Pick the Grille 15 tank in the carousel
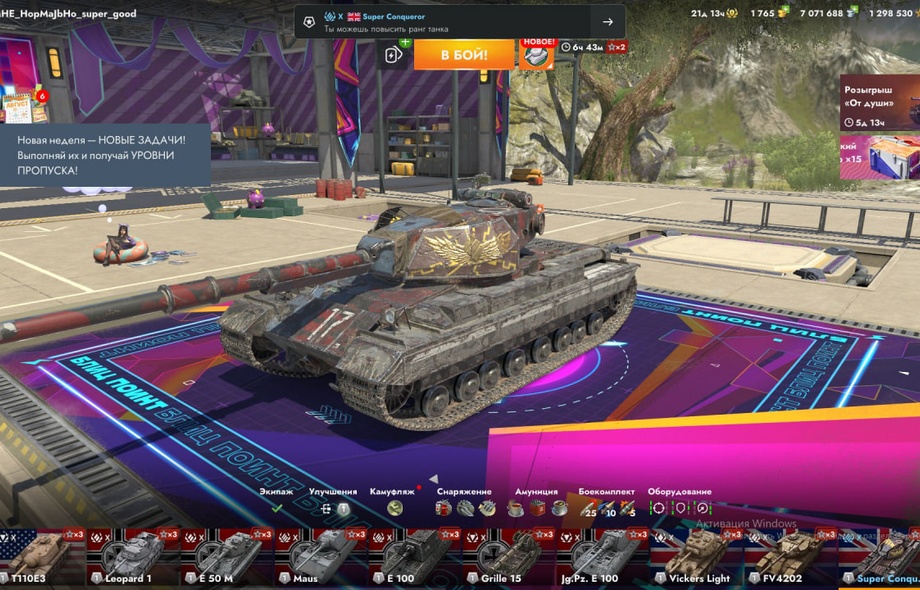Screen dimensions: 920x590 [510, 558]
